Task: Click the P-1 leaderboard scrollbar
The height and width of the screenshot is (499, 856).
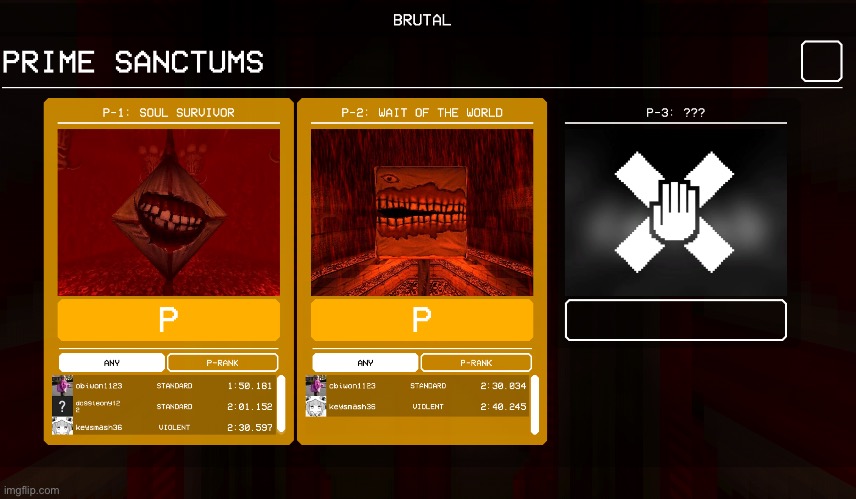Action: (x=281, y=405)
